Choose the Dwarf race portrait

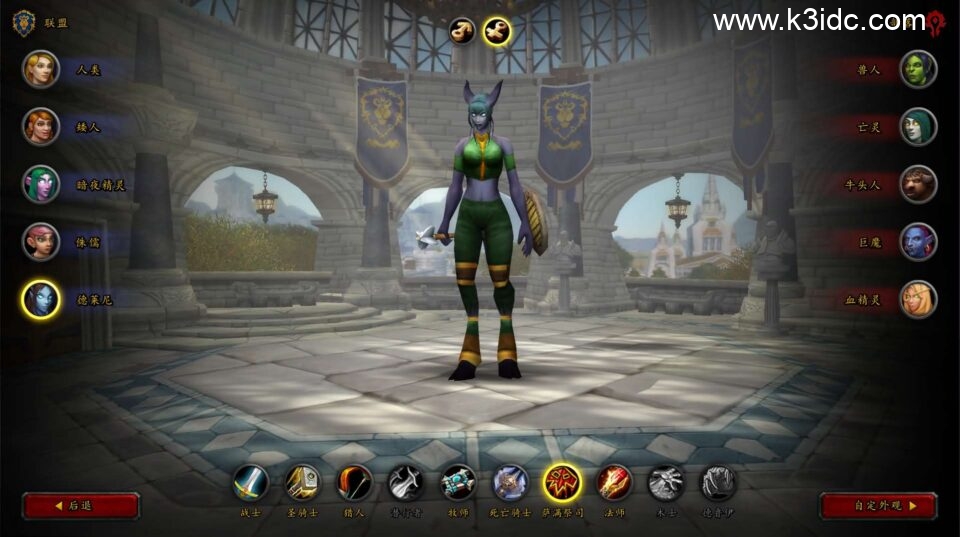41,126
